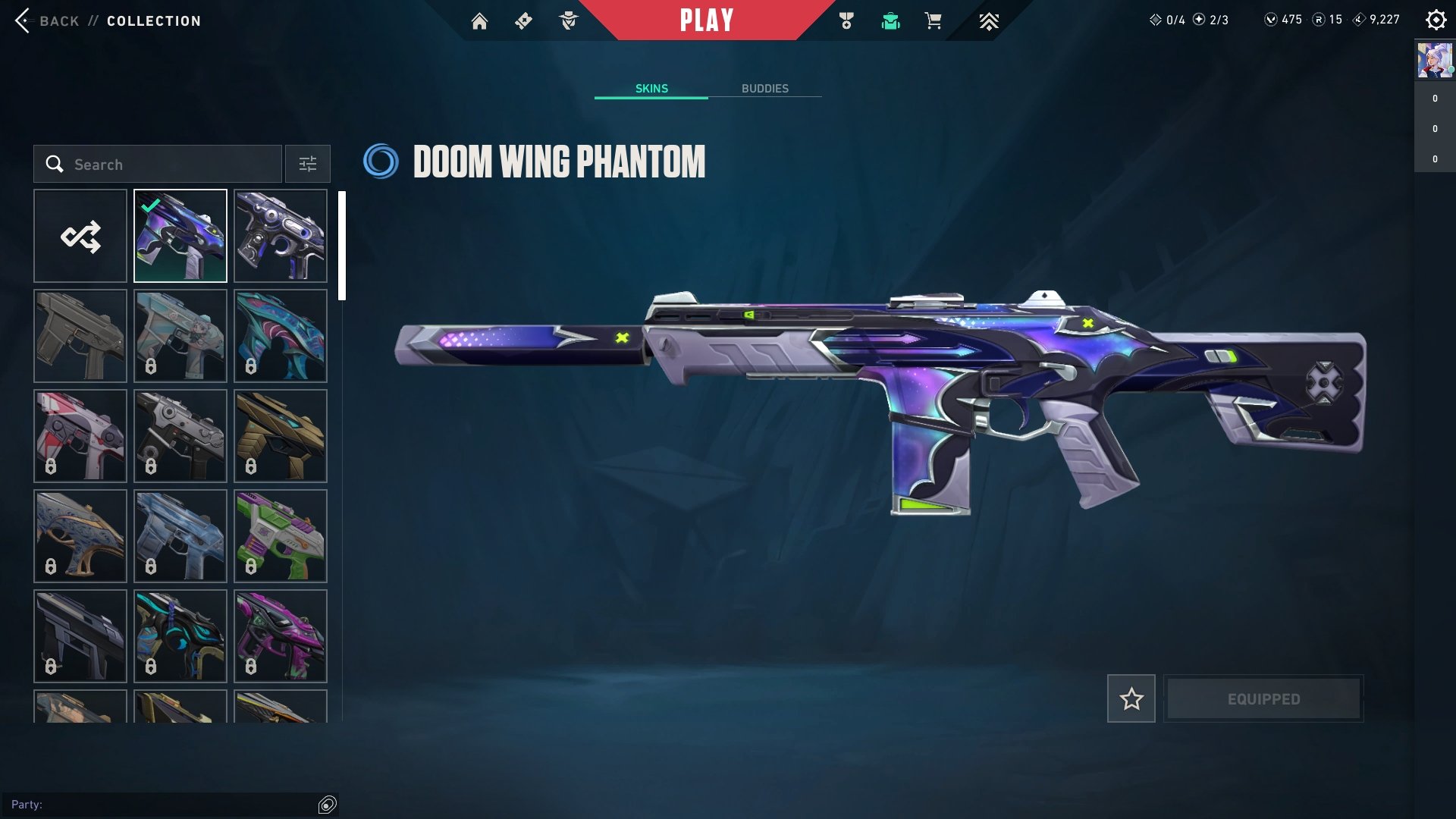The width and height of the screenshot is (1456, 819).
Task: Open the settings gear
Action: pyautogui.click(x=1436, y=20)
